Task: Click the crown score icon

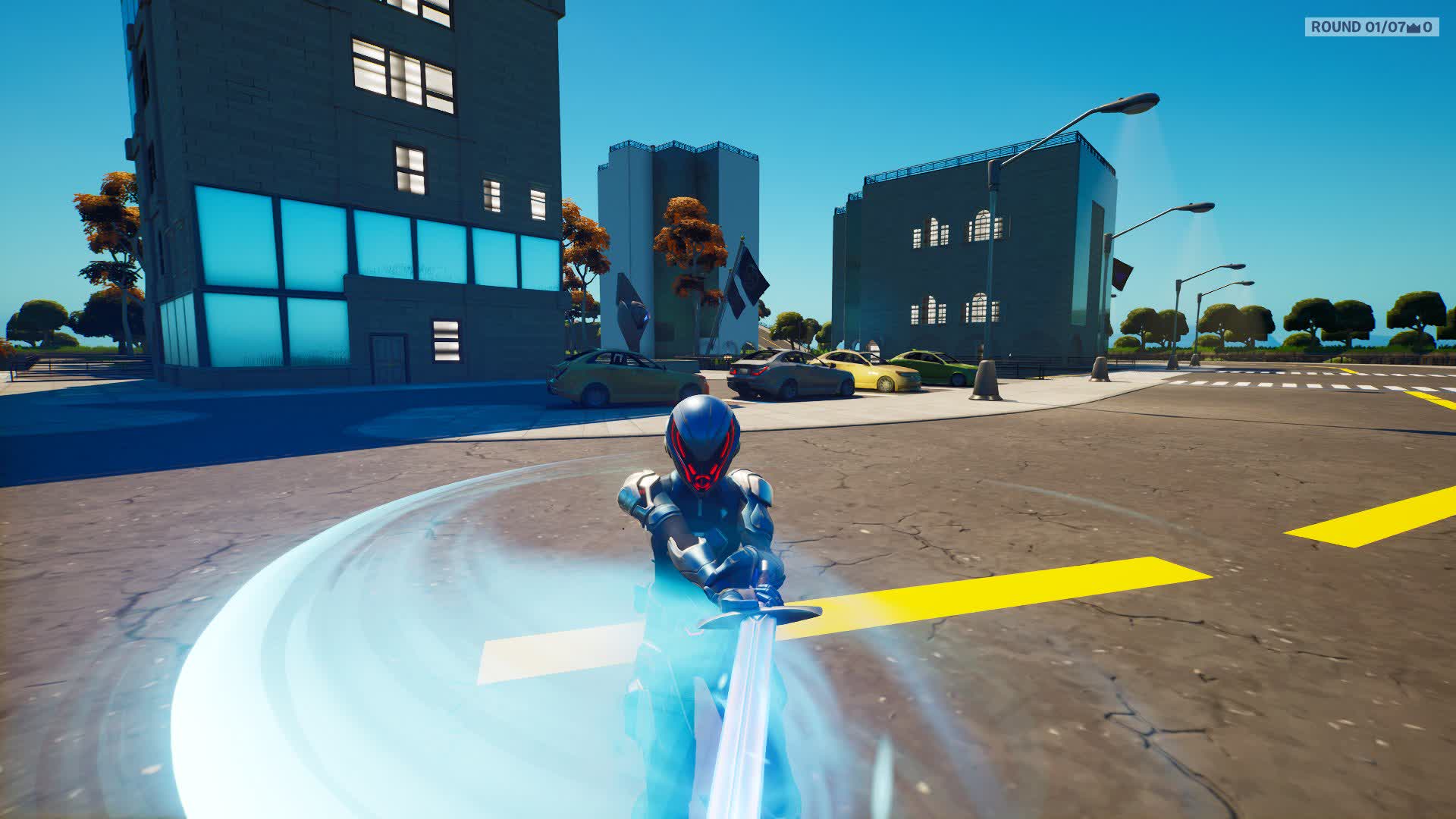Action: pos(1412,28)
